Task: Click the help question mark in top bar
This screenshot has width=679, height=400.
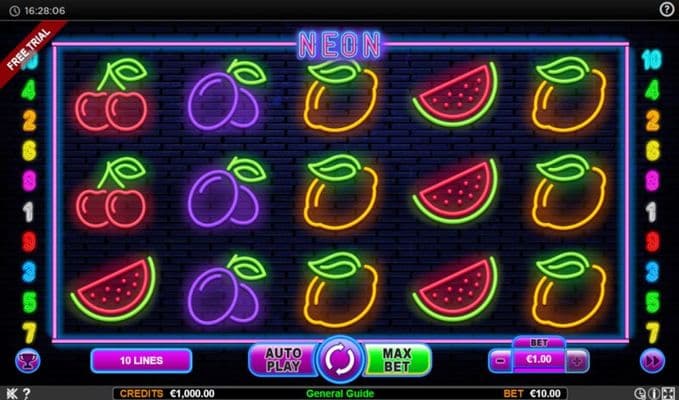Action: 667,8
